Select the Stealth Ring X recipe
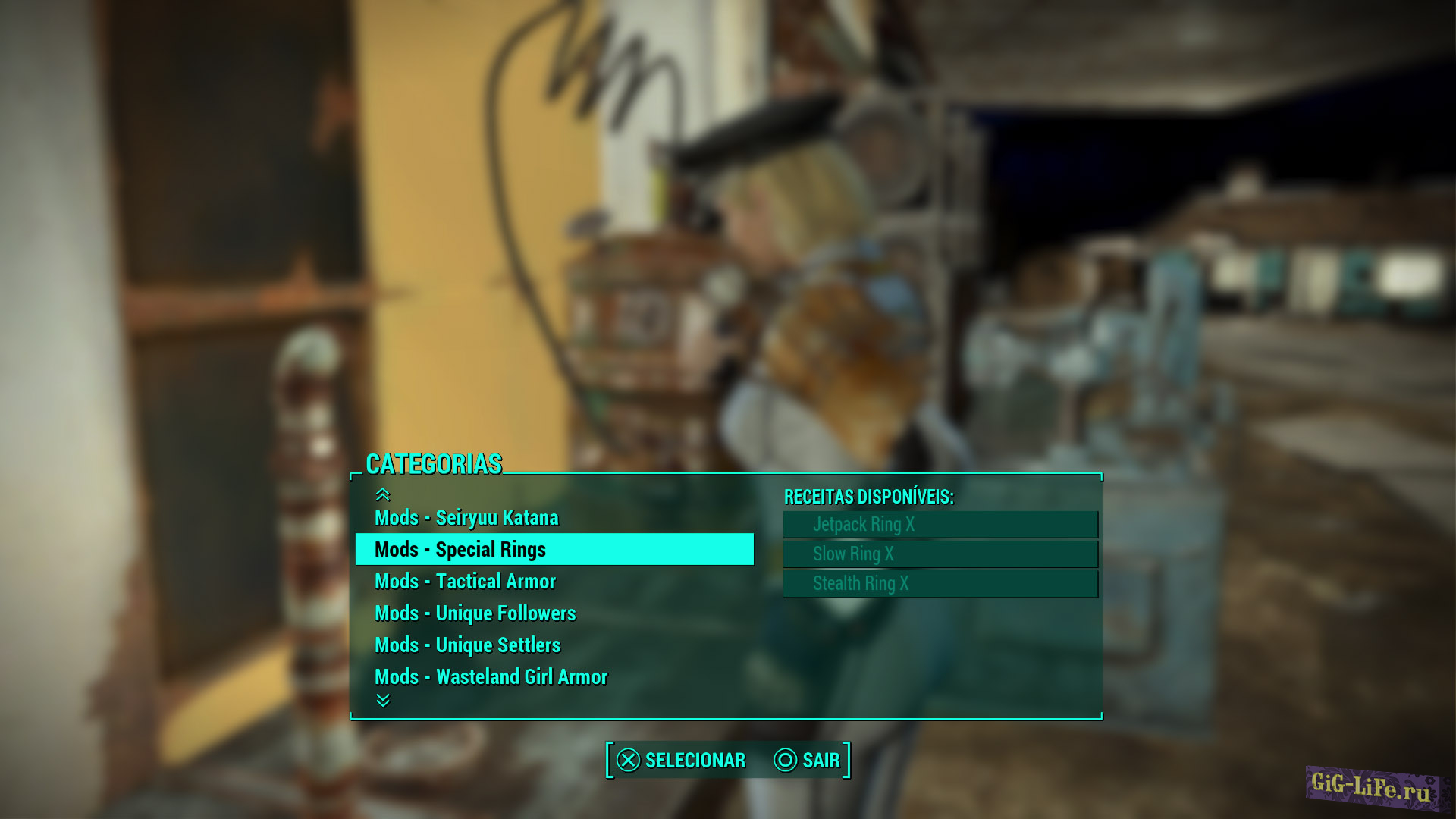This screenshot has width=1456, height=819. [940, 584]
